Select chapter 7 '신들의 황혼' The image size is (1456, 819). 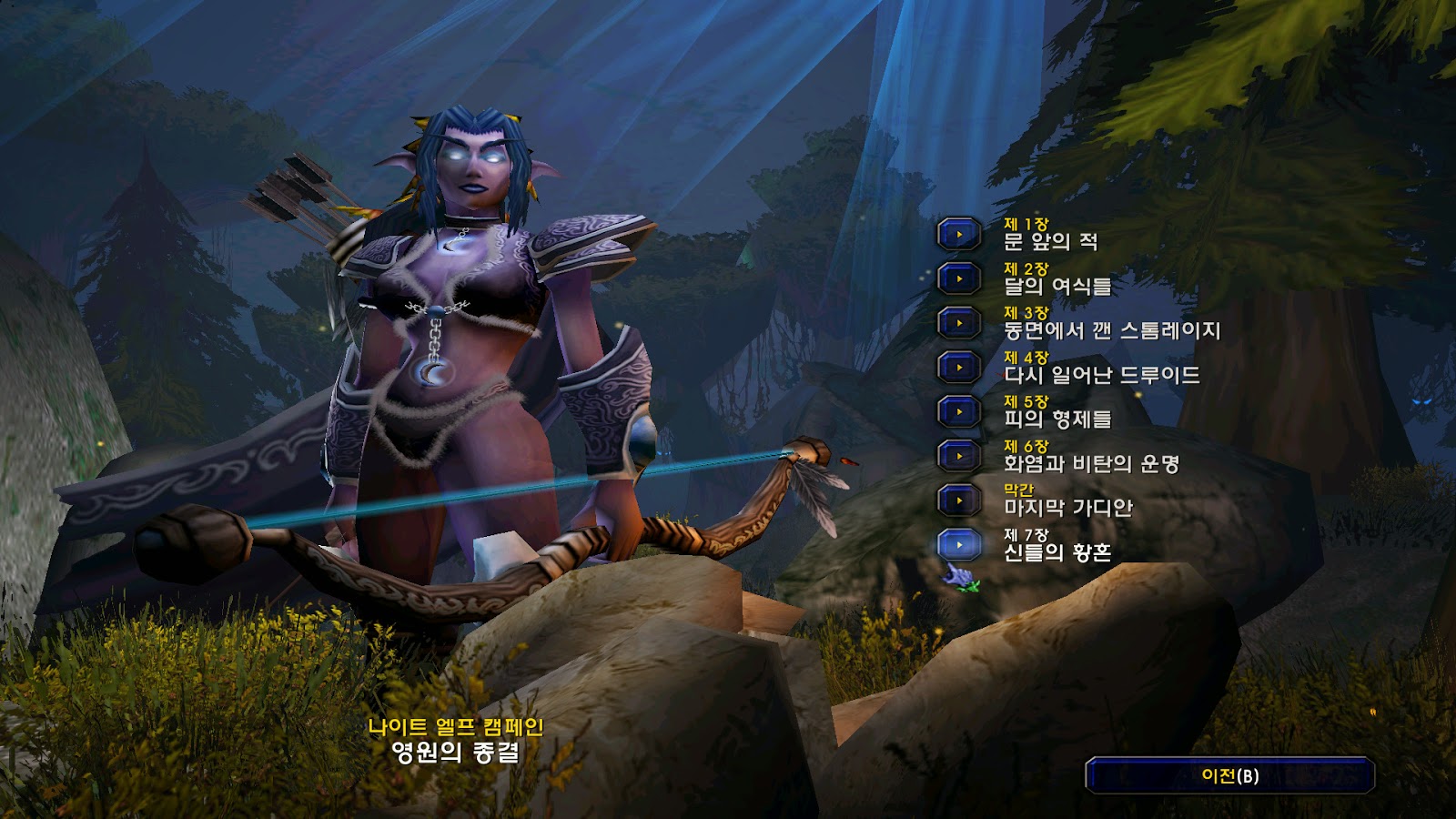[x=959, y=544]
